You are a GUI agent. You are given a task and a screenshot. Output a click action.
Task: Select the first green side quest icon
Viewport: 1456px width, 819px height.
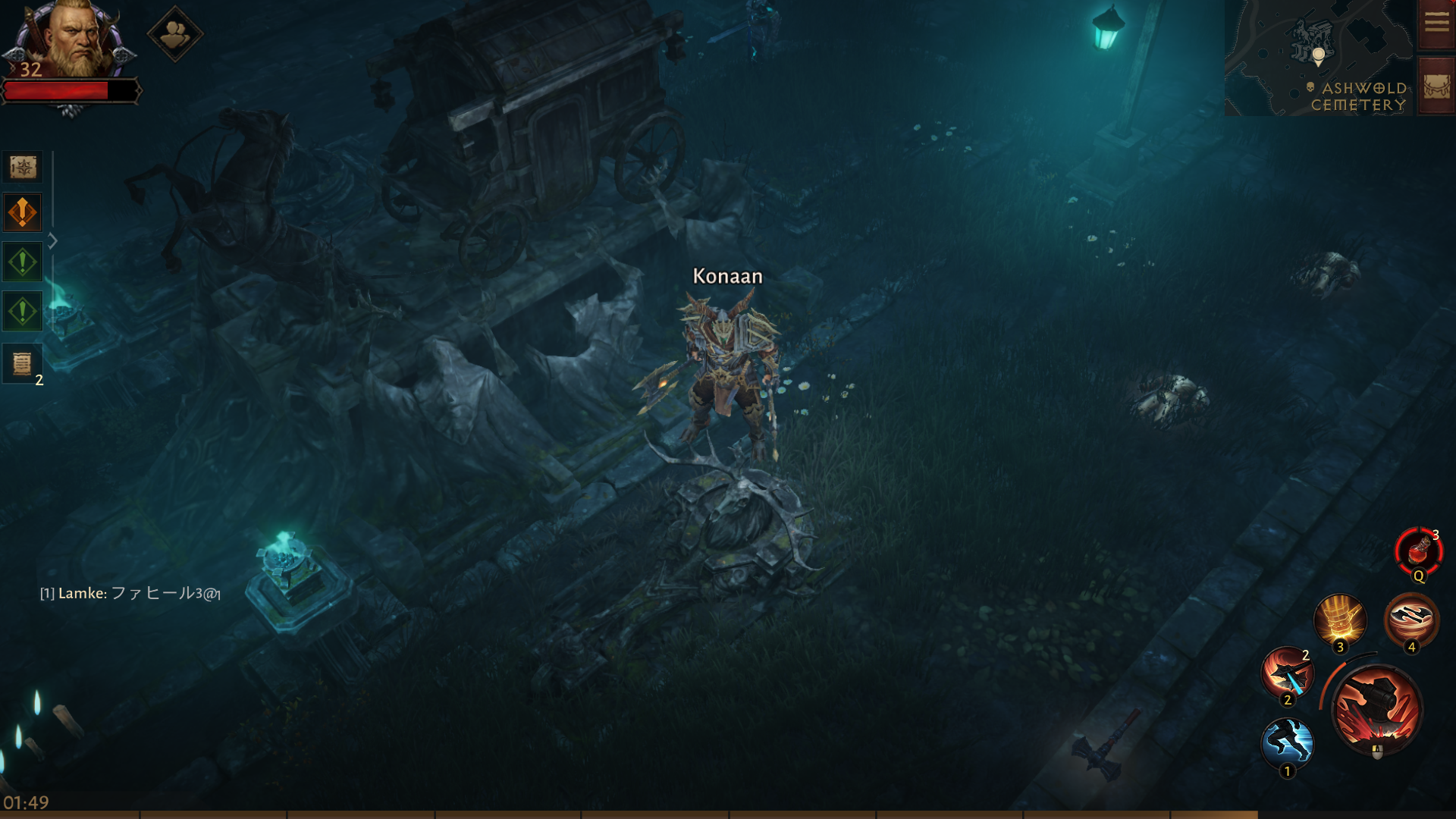point(23,262)
